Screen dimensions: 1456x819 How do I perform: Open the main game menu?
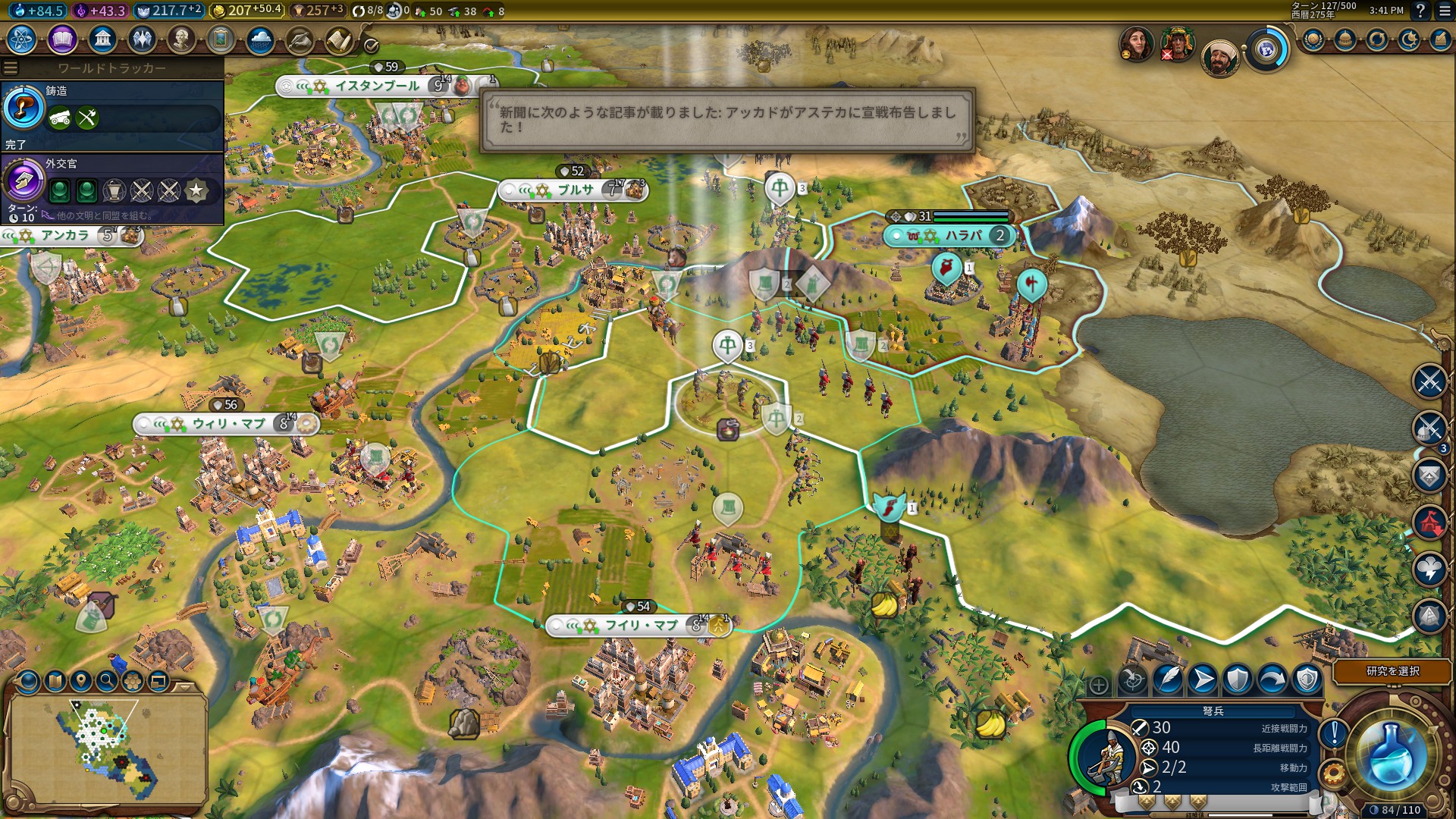coord(1444,11)
